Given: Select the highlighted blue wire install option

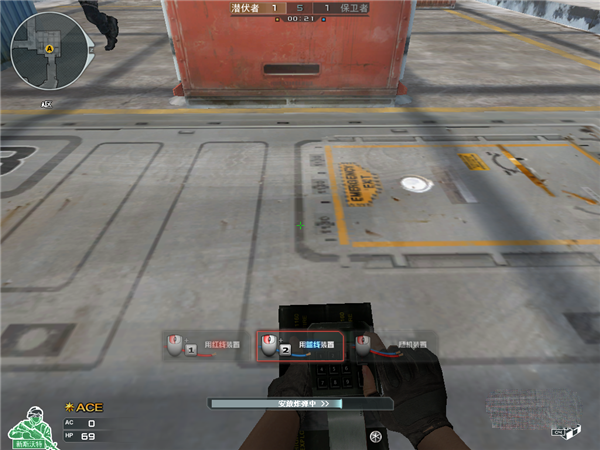Looking at the screenshot, I should pyautogui.click(x=300, y=346).
